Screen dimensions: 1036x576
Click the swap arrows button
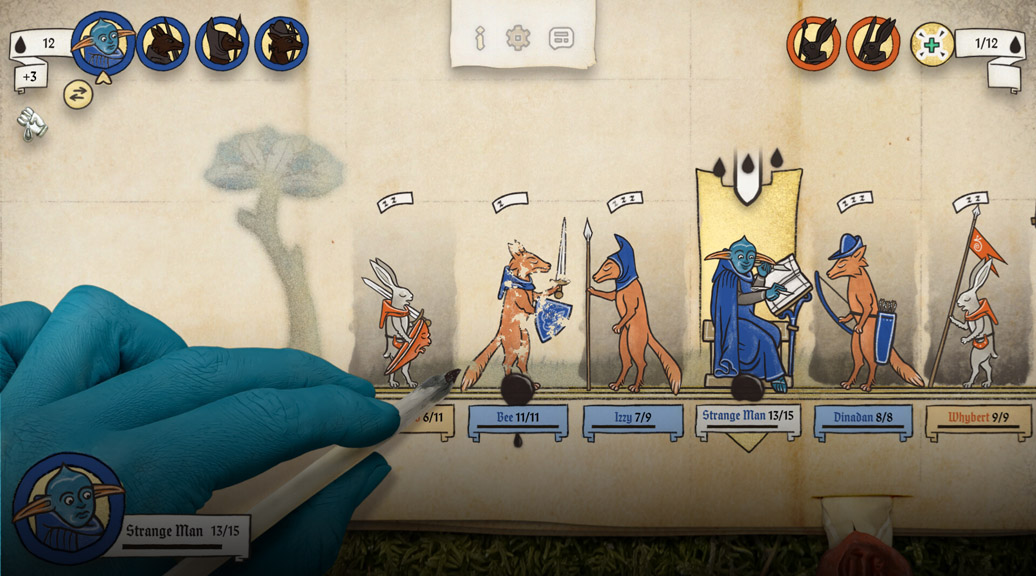tap(78, 94)
